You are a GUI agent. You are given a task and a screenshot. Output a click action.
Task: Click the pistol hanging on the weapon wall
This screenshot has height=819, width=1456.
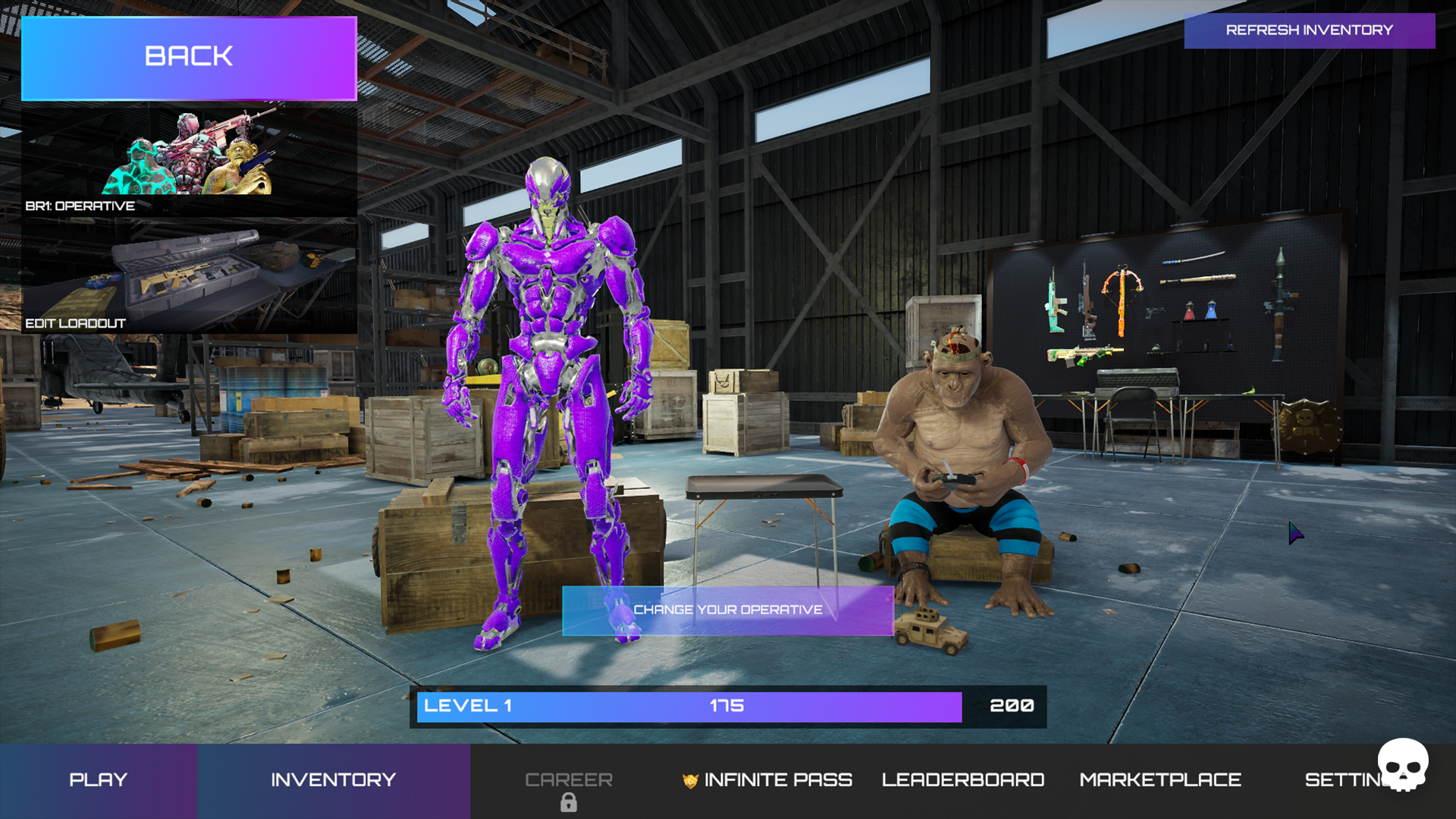point(1155,312)
